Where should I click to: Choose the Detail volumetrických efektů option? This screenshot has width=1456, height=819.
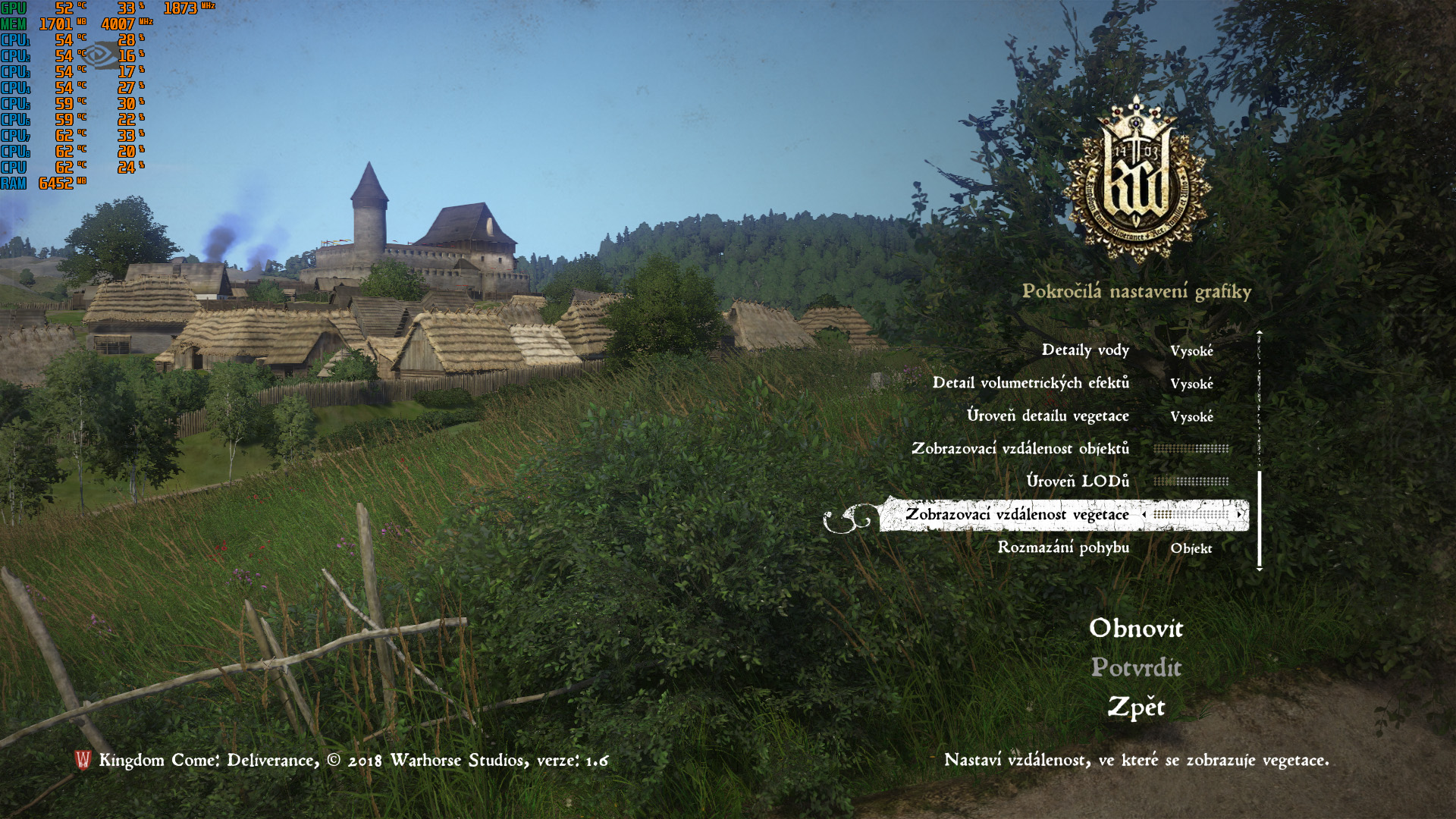click(1031, 383)
